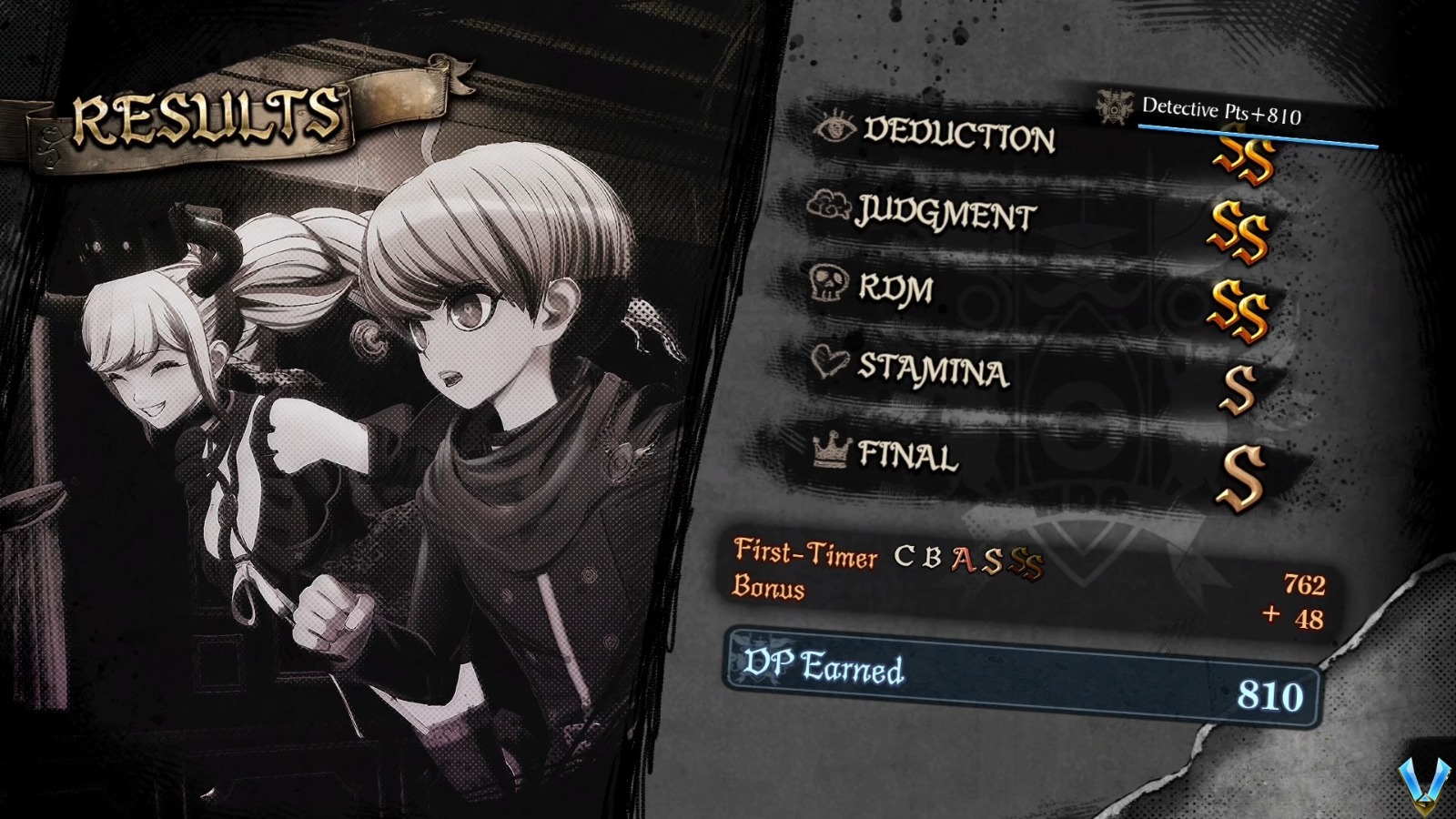Screen dimensions: 1456x819
Task: Click the SS rank next to DEDUCTION
Action: click(x=1243, y=159)
